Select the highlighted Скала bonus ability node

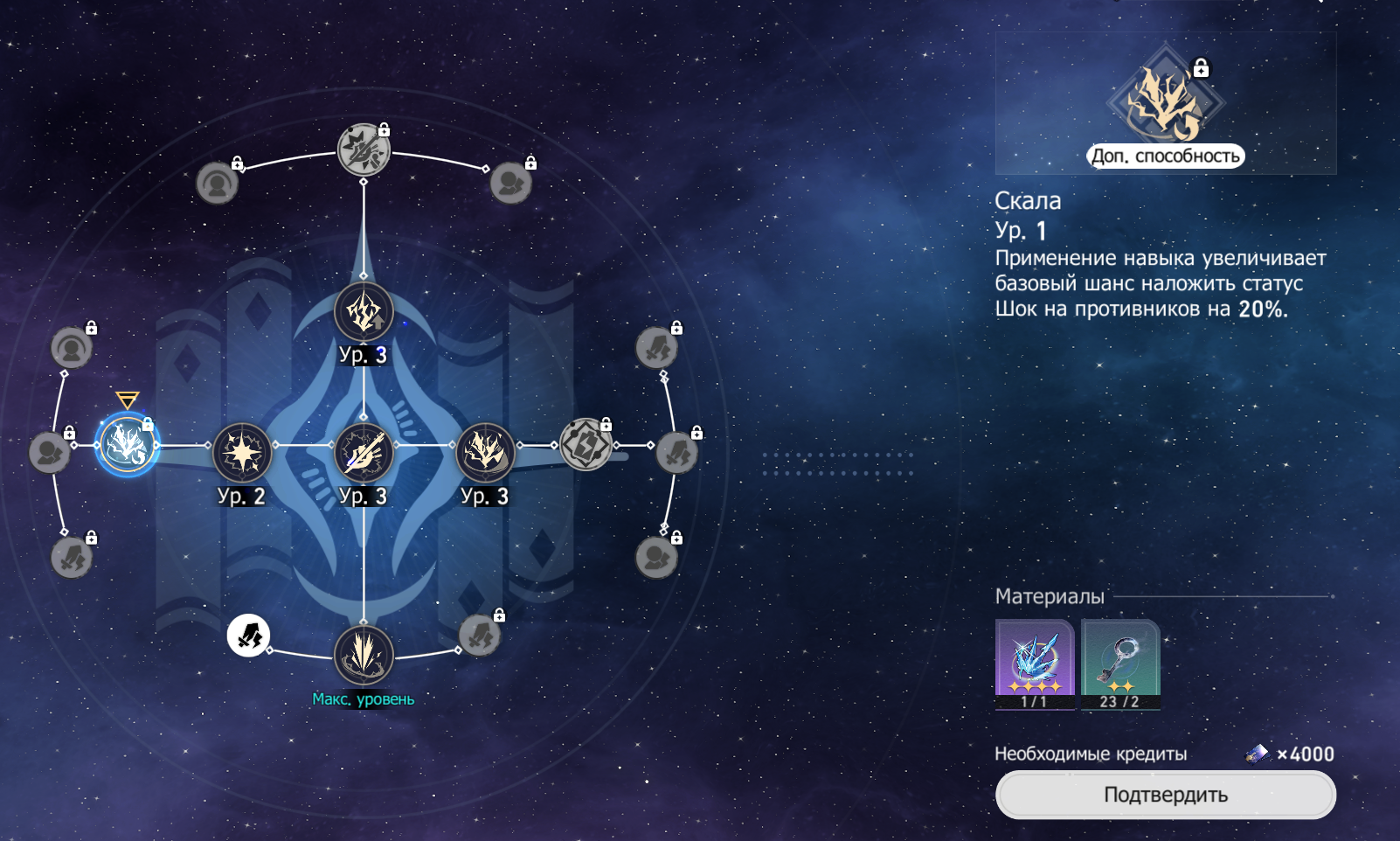pos(128,445)
